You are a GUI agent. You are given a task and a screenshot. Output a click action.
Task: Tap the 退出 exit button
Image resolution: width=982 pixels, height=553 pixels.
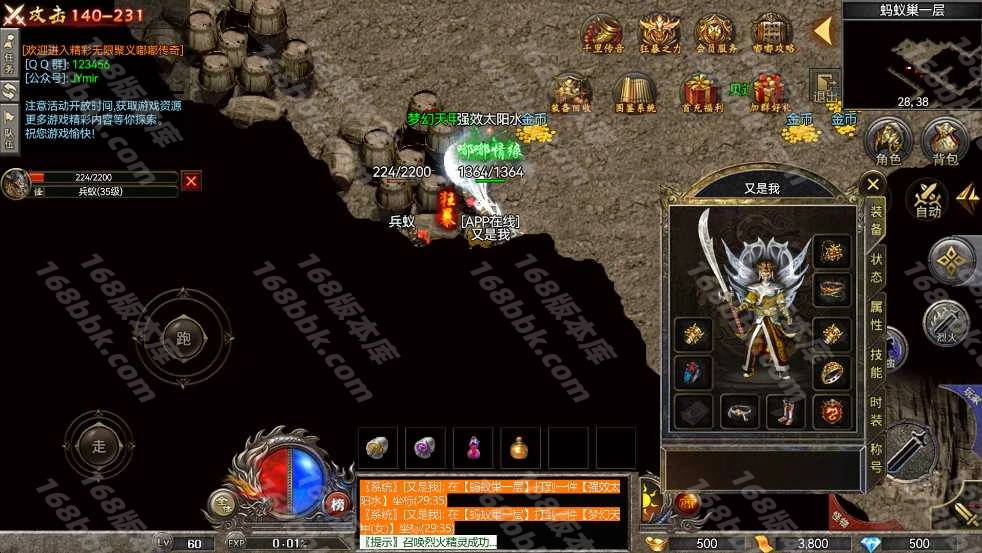(825, 87)
